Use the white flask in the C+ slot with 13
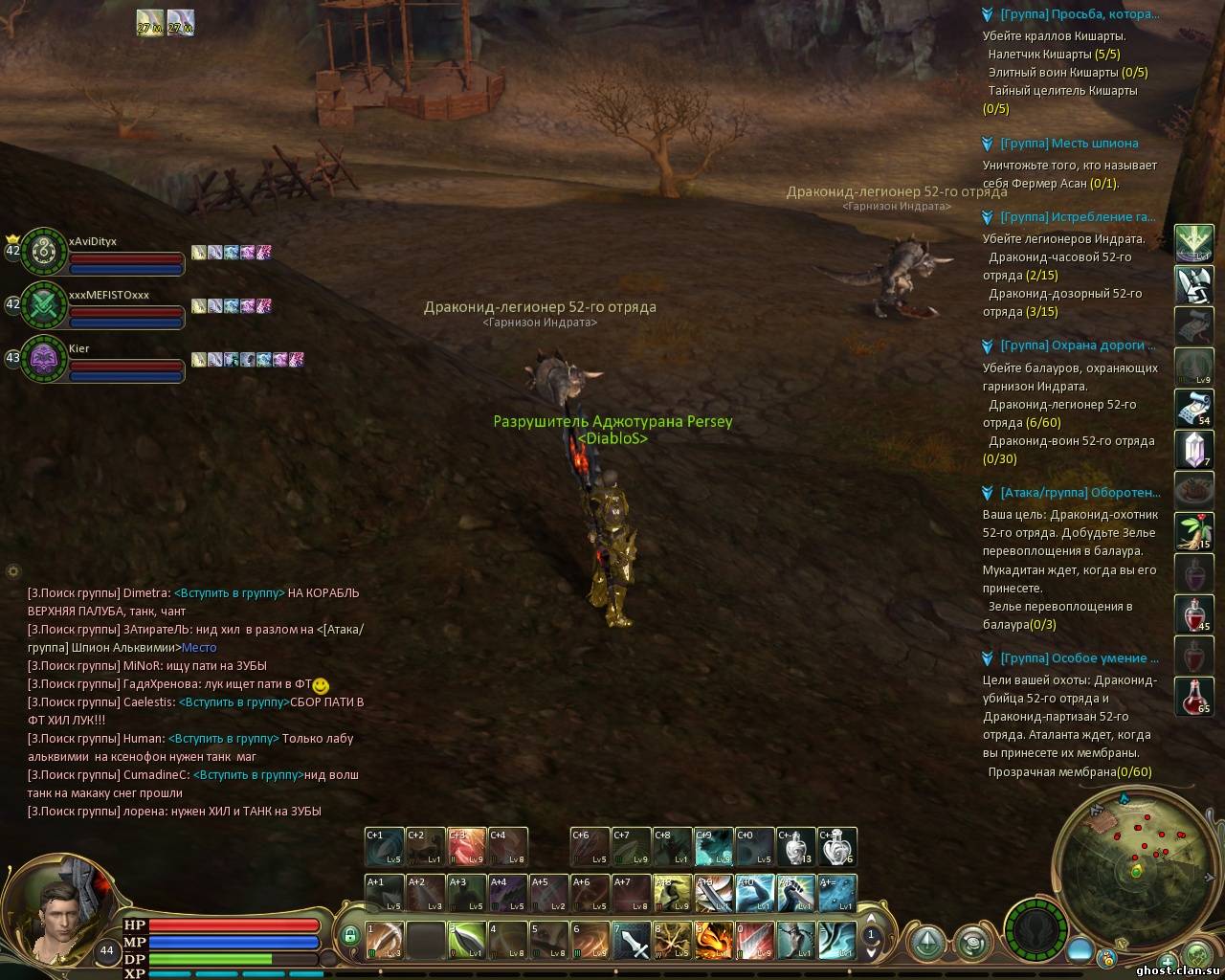 tap(794, 846)
